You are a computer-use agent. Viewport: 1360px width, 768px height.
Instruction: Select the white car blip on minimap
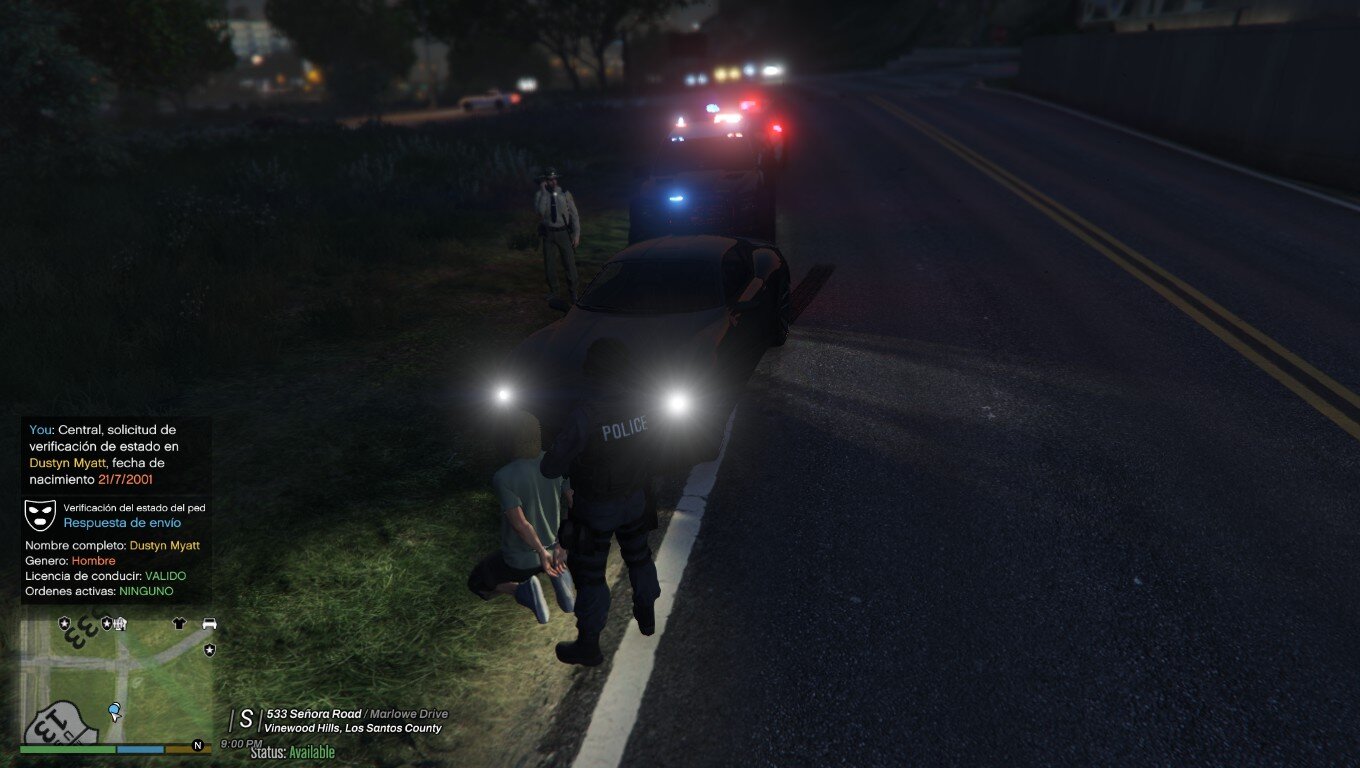[x=209, y=623]
